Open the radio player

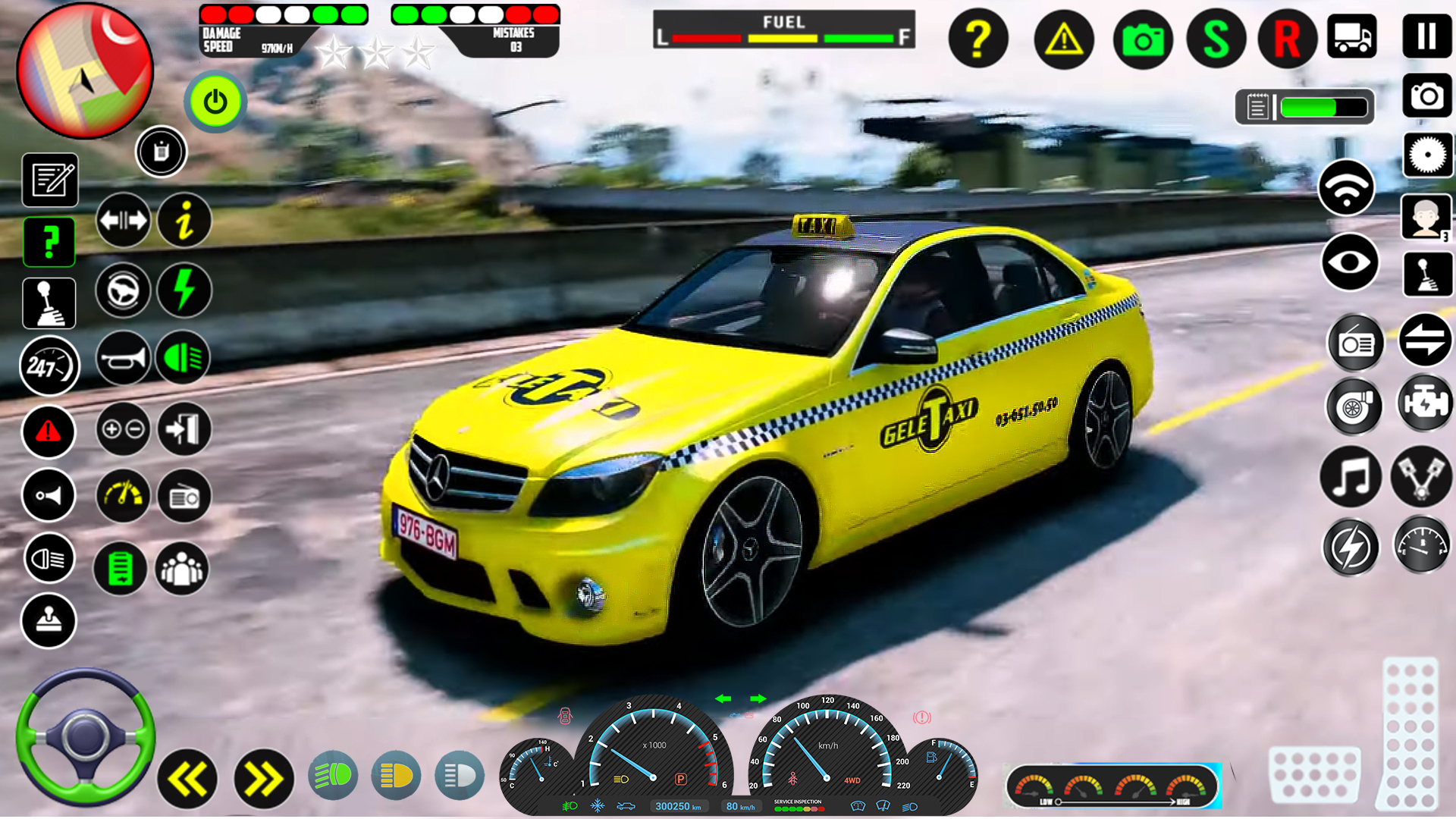coord(1357,343)
